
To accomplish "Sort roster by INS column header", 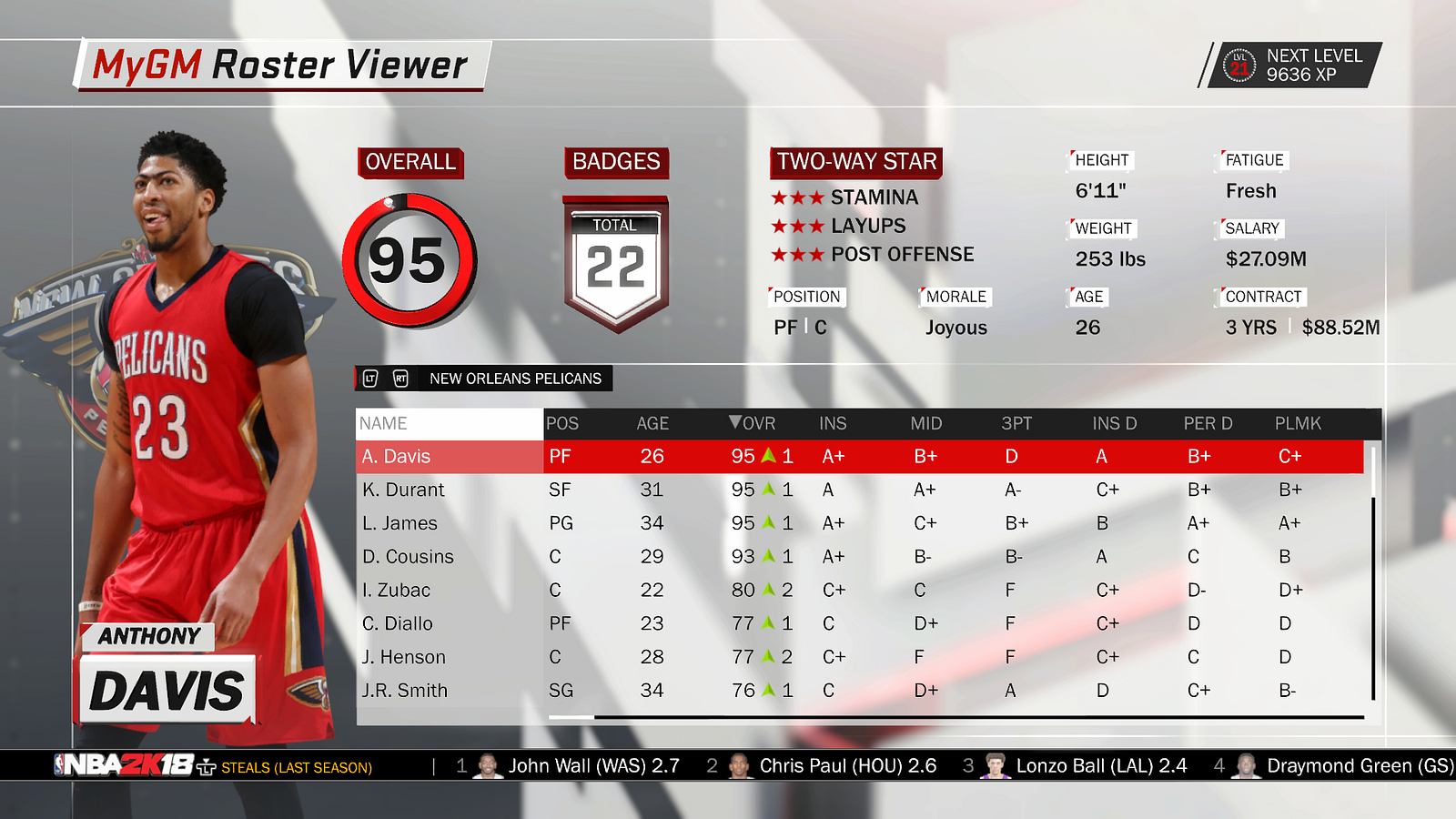I will (833, 424).
